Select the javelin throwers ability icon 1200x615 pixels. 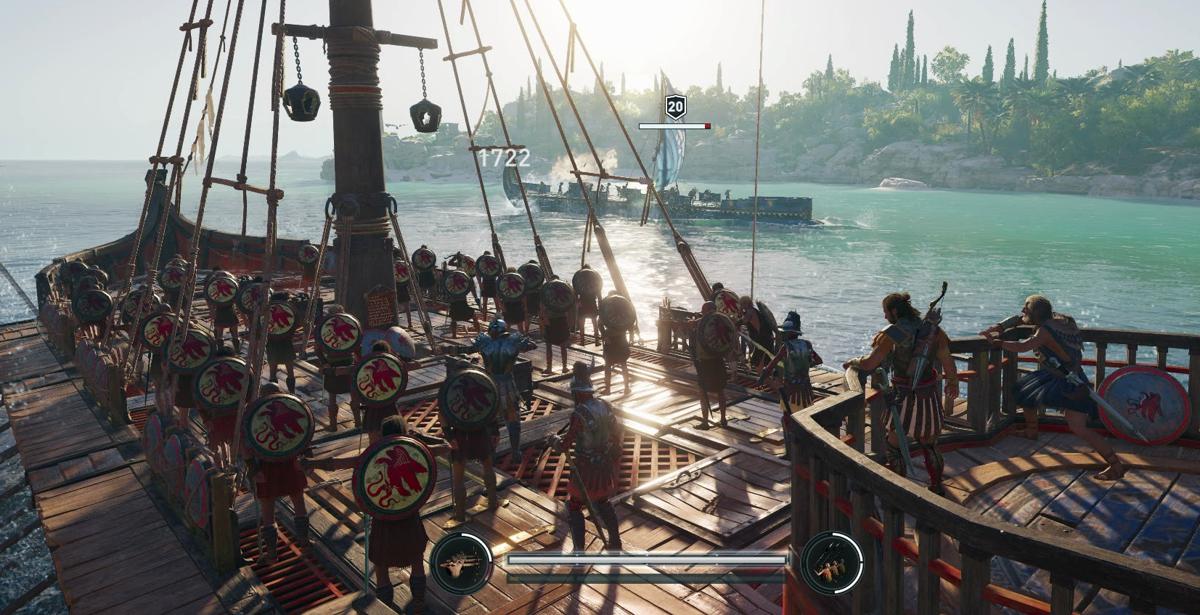click(x=831, y=563)
